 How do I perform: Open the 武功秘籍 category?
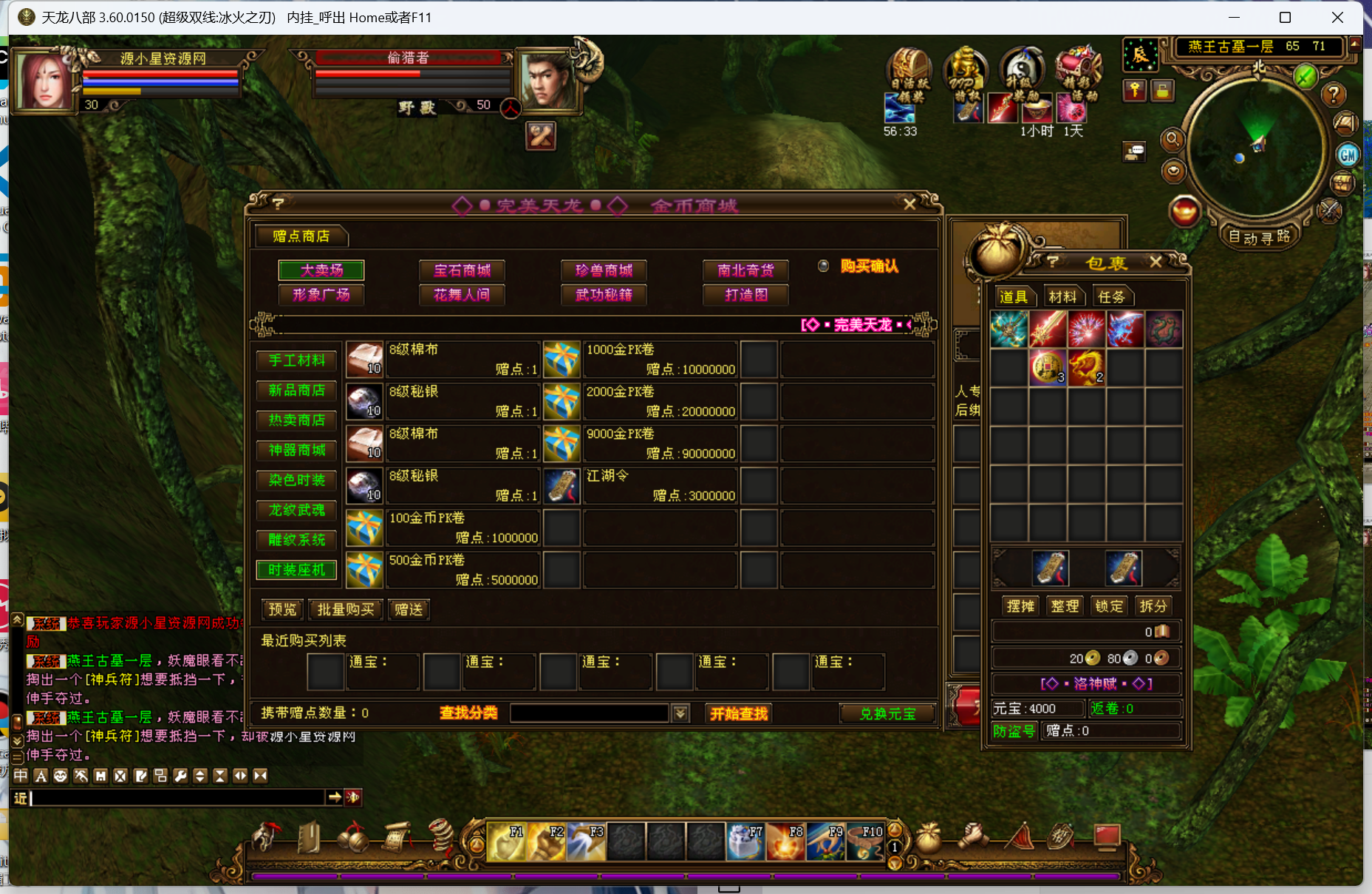[x=604, y=295]
